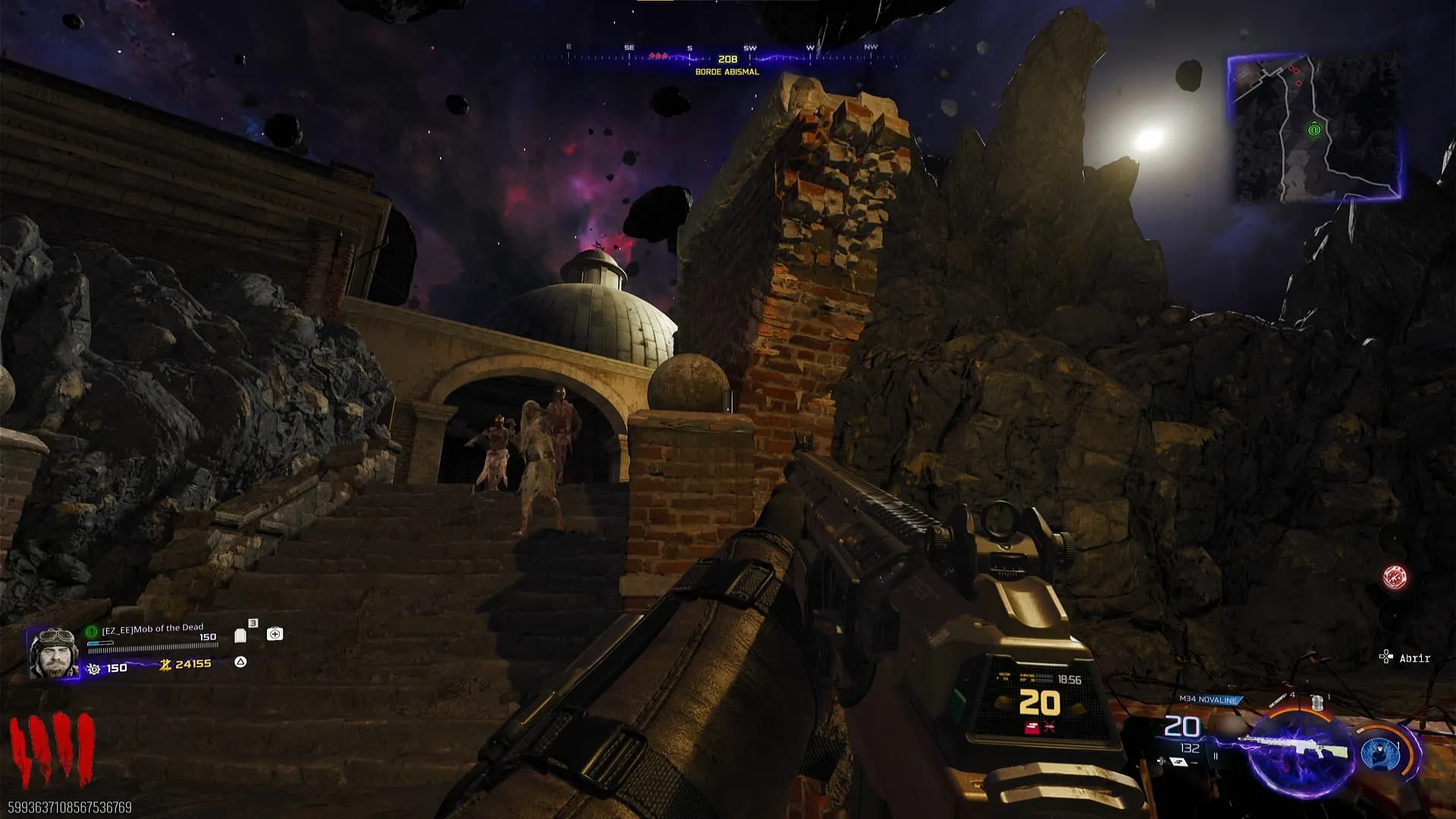Click the red round tally marks

pos(52,751)
